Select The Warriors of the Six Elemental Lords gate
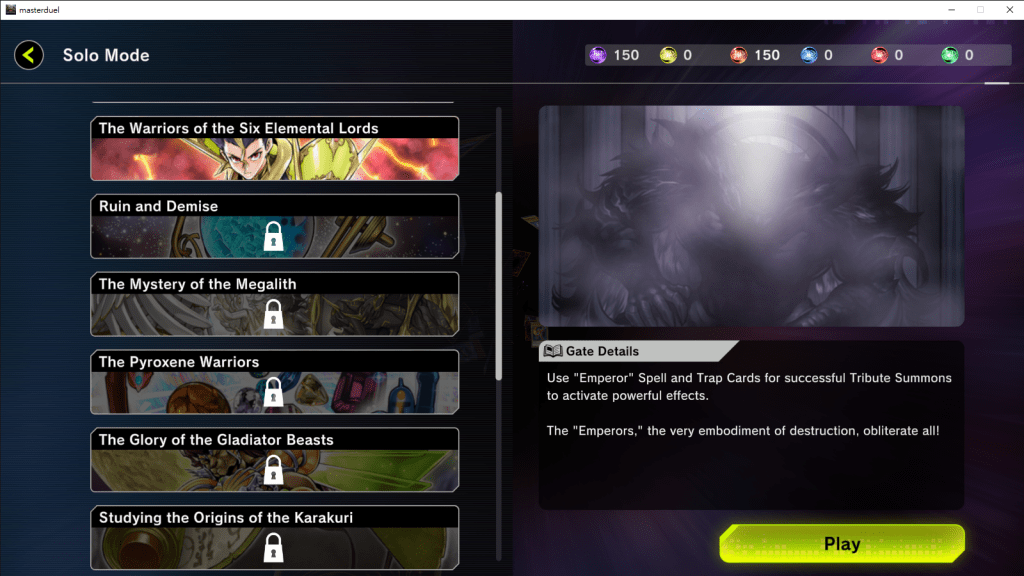Viewport: 1024px width, 576px height. [275, 148]
